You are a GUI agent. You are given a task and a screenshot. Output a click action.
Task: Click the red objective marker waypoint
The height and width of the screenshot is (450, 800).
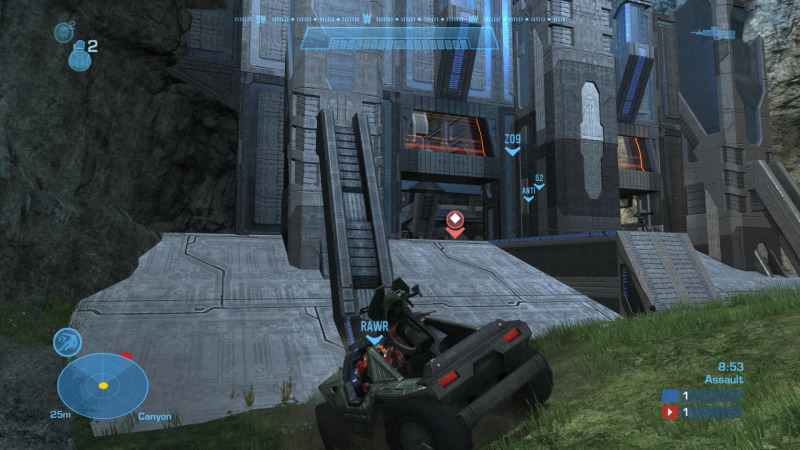[x=455, y=220]
